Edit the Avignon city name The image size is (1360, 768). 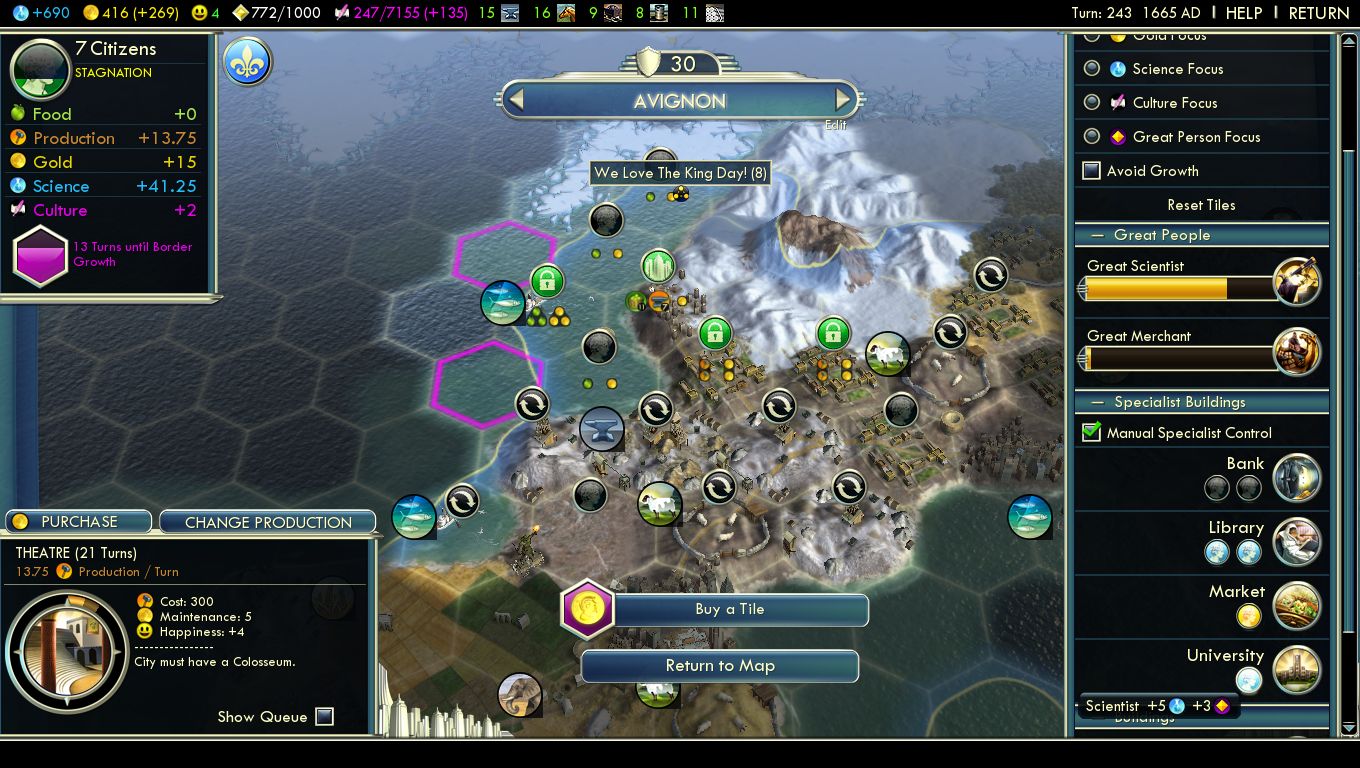tap(835, 125)
